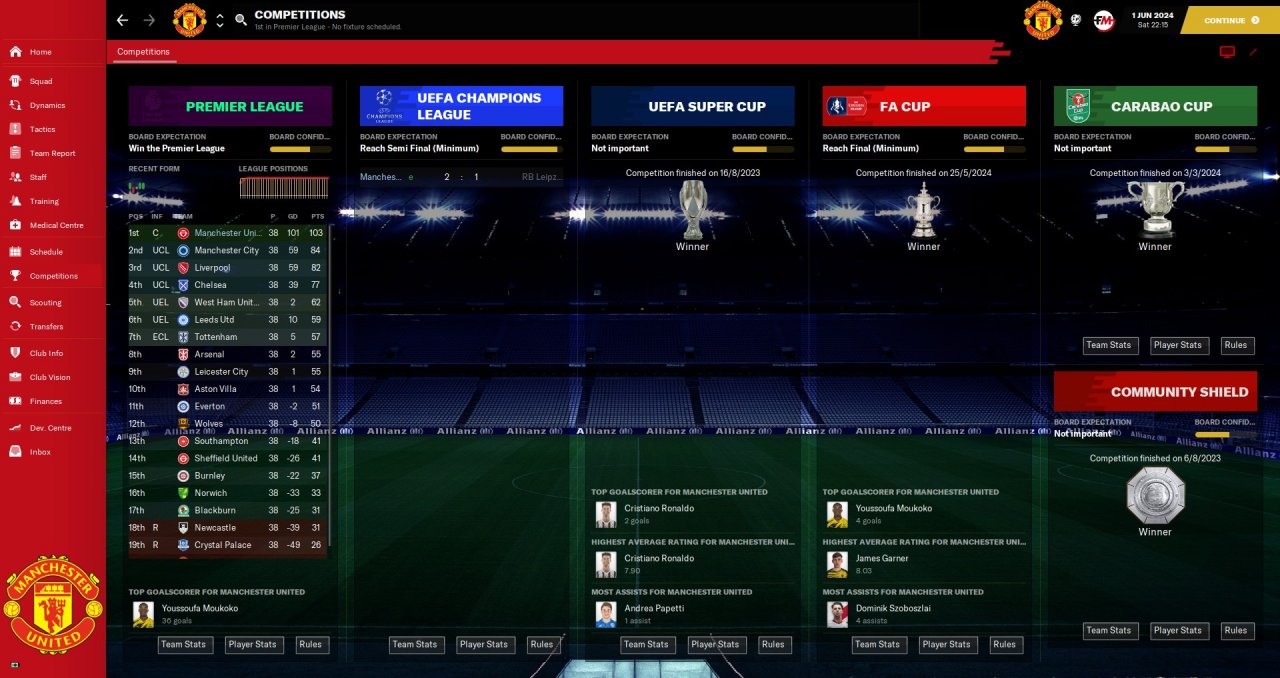The image size is (1280, 678).
Task: Show the Finances page
Action: (46, 401)
